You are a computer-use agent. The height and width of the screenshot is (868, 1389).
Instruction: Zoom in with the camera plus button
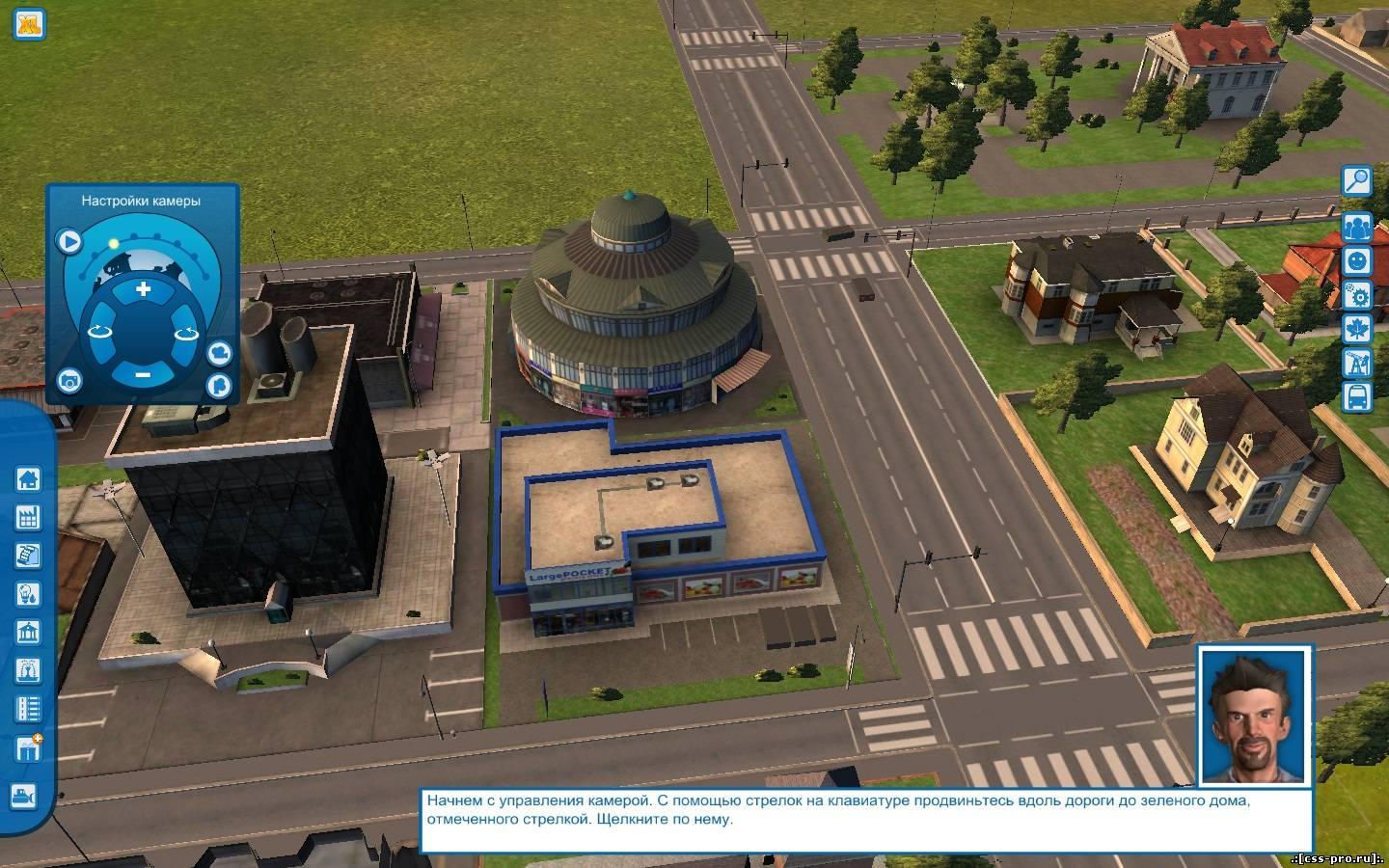[x=143, y=289]
